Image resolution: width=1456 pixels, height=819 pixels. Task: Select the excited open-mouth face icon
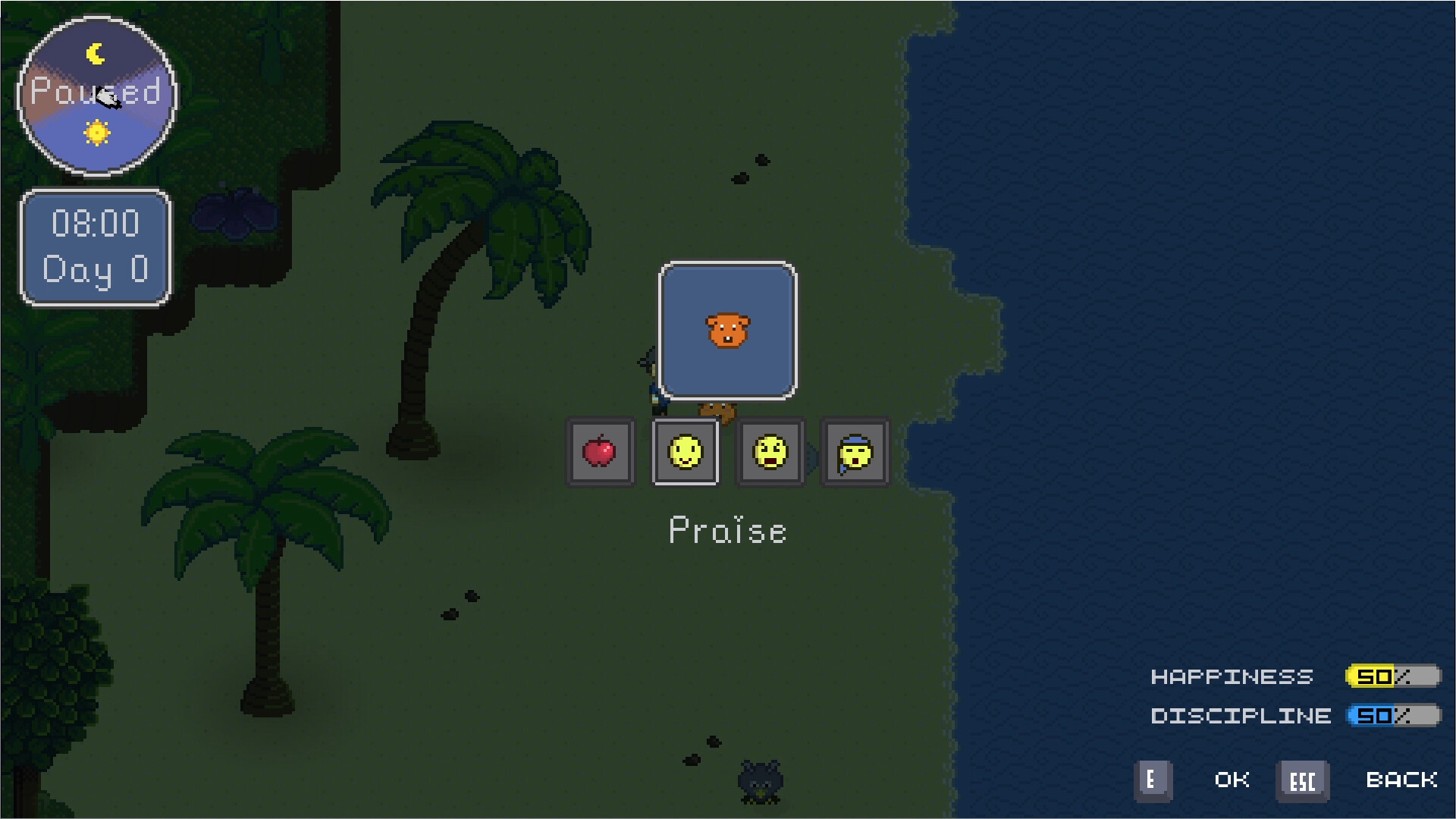(770, 453)
